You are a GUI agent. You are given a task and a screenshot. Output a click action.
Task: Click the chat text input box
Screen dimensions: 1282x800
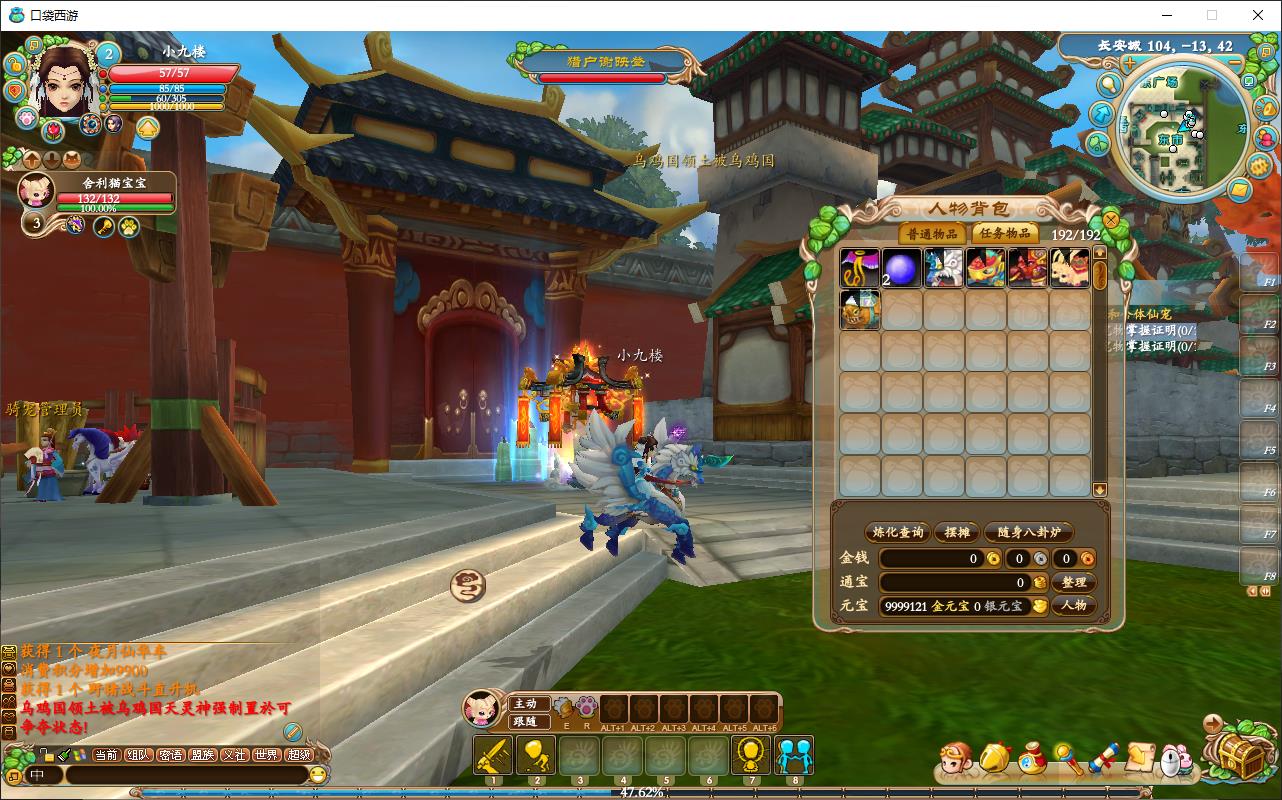pos(185,775)
